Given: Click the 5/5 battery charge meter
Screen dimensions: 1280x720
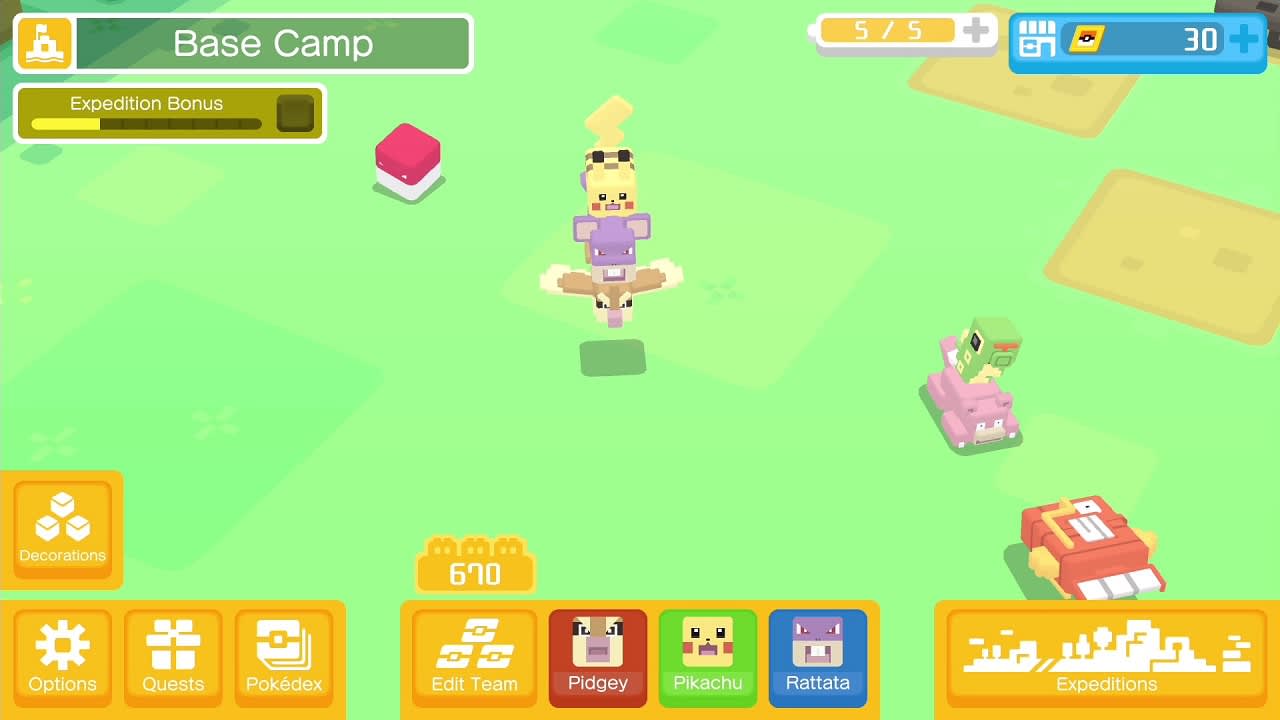Looking at the screenshot, I should tap(897, 31).
